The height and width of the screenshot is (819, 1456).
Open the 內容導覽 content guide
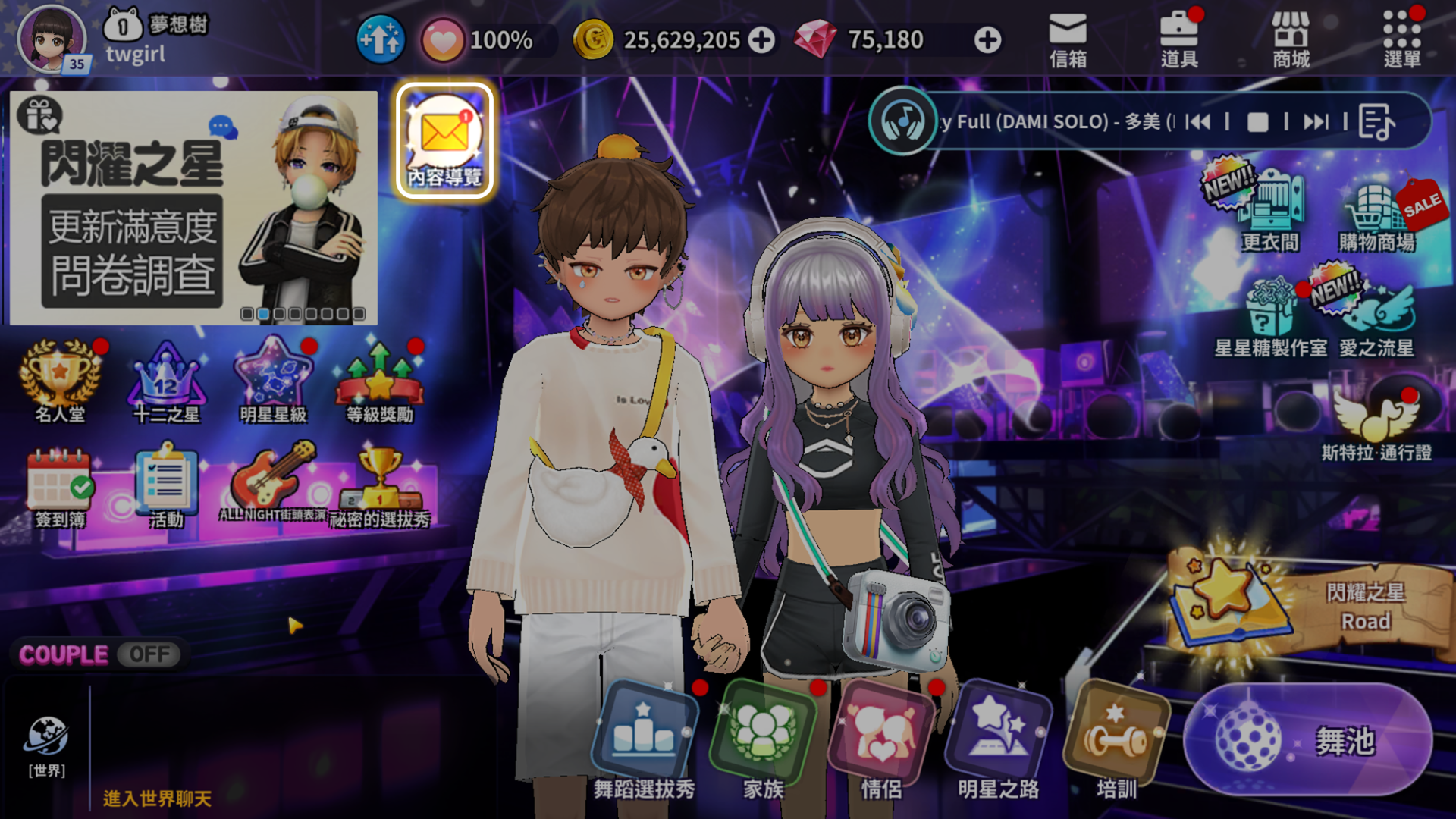click(445, 142)
